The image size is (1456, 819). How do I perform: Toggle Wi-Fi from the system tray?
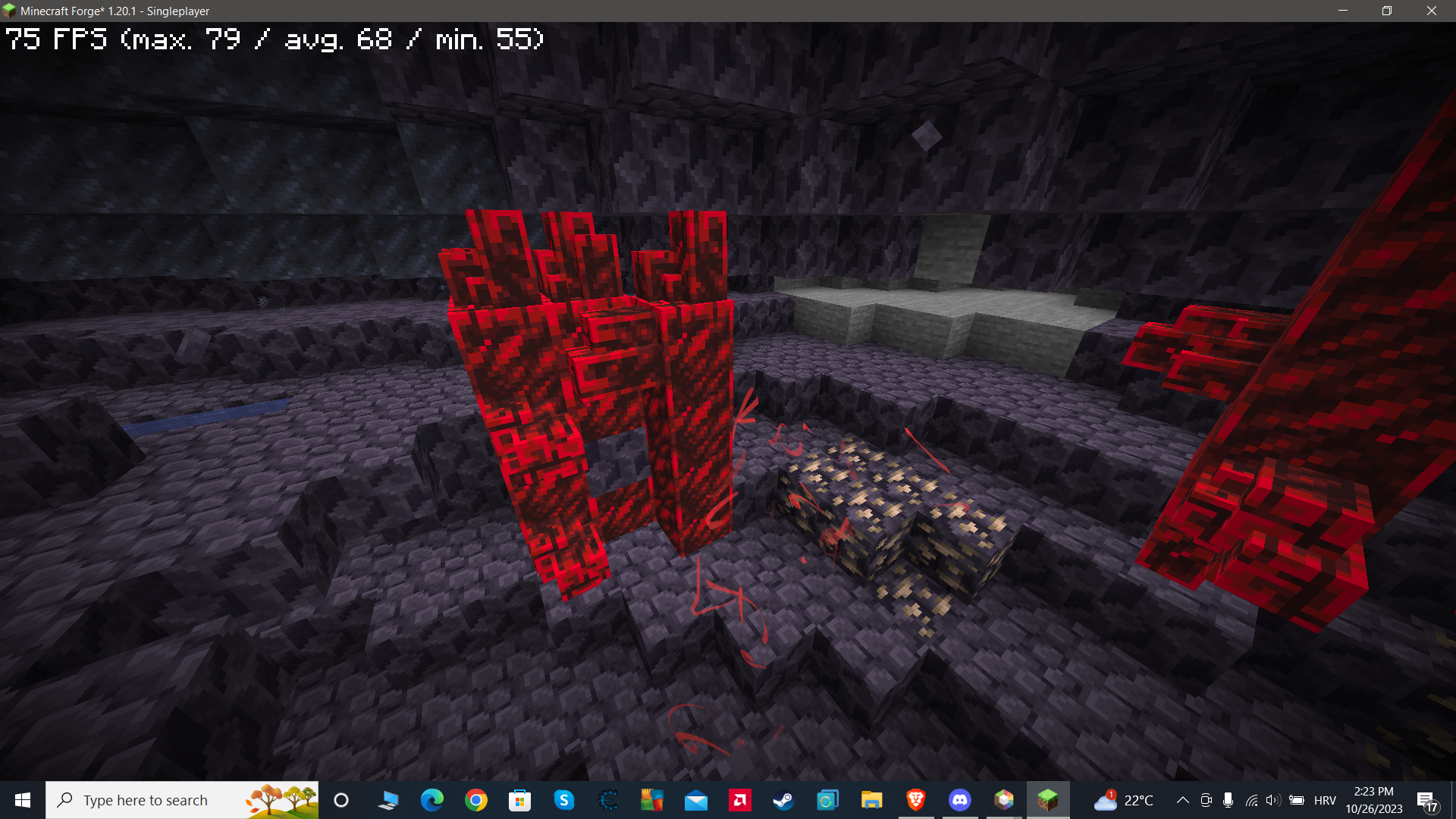(x=1252, y=799)
